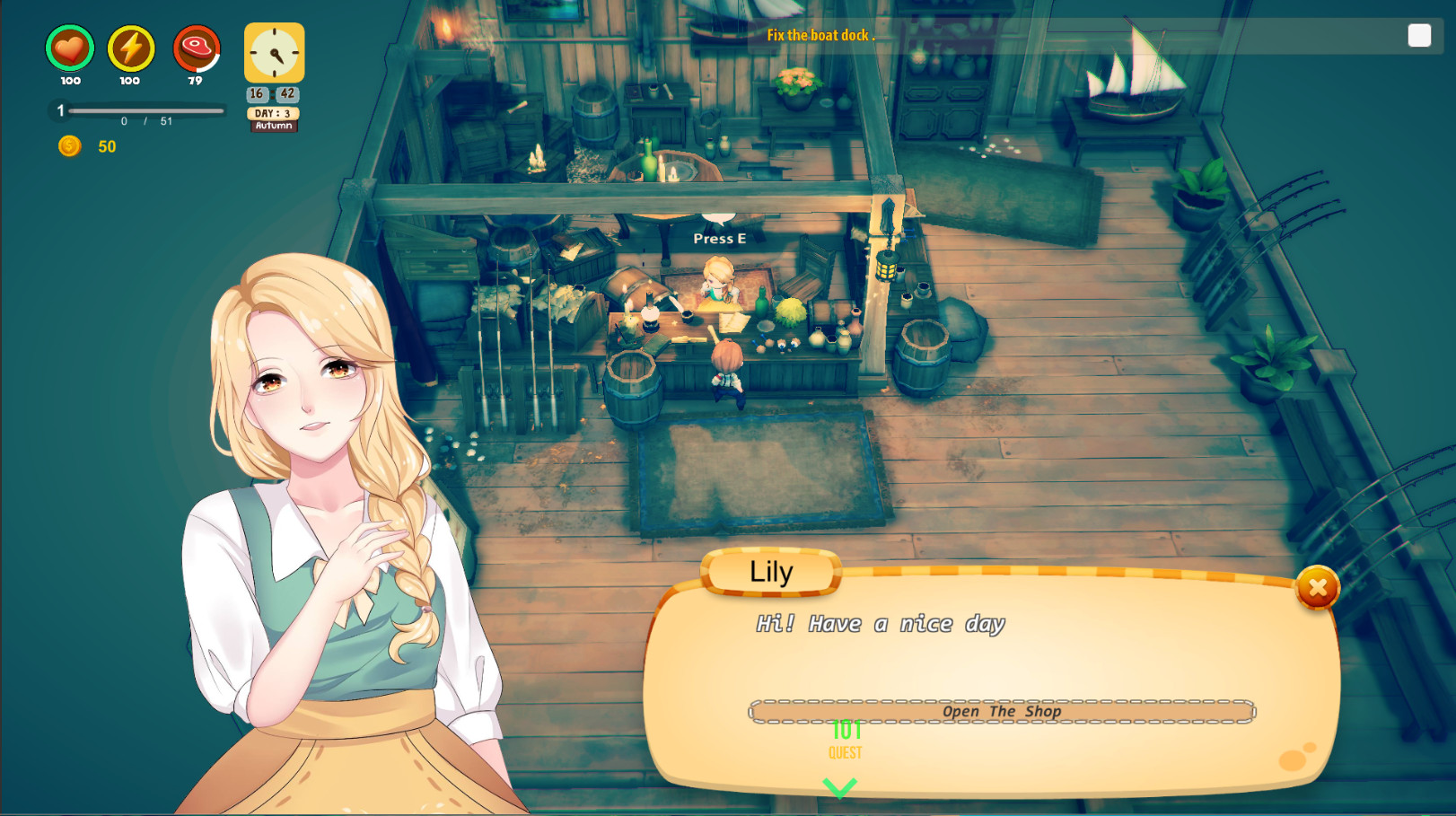The height and width of the screenshot is (816, 1456).
Task: Select 'Open The Shop'
Action: click(1002, 710)
